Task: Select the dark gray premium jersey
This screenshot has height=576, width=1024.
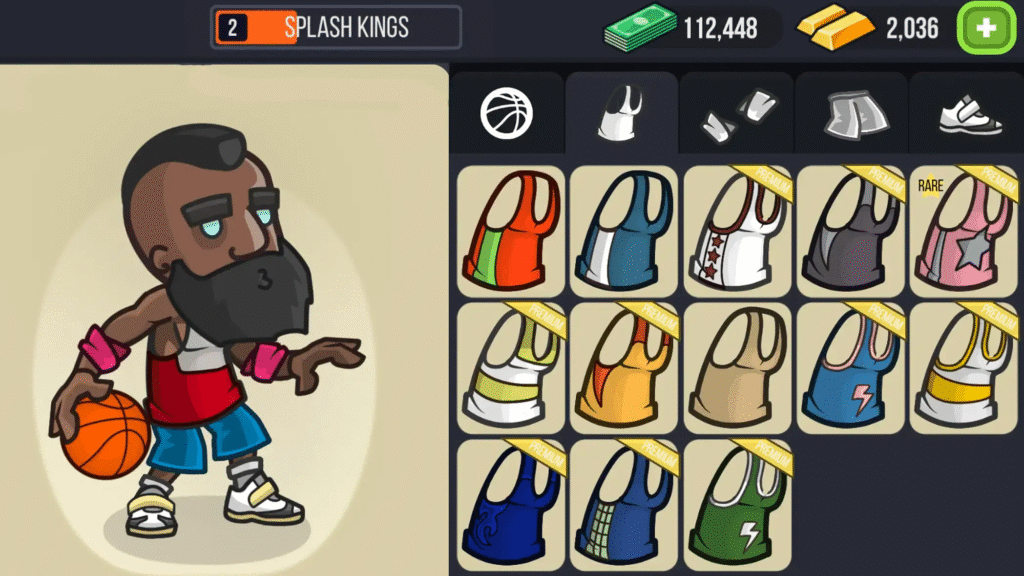Action: coord(850,230)
